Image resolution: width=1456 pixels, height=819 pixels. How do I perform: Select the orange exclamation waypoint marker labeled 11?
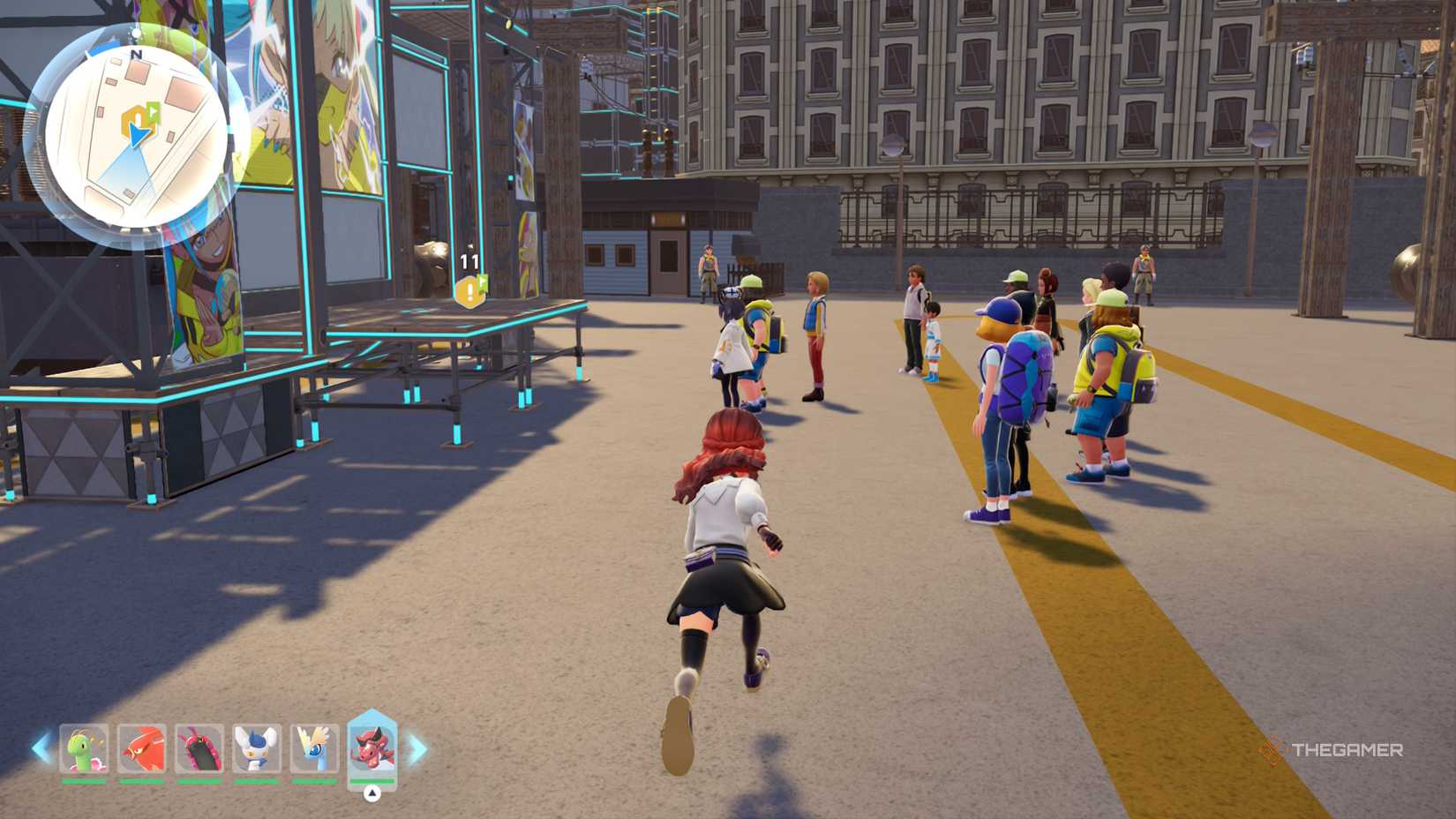pyautogui.click(x=469, y=290)
